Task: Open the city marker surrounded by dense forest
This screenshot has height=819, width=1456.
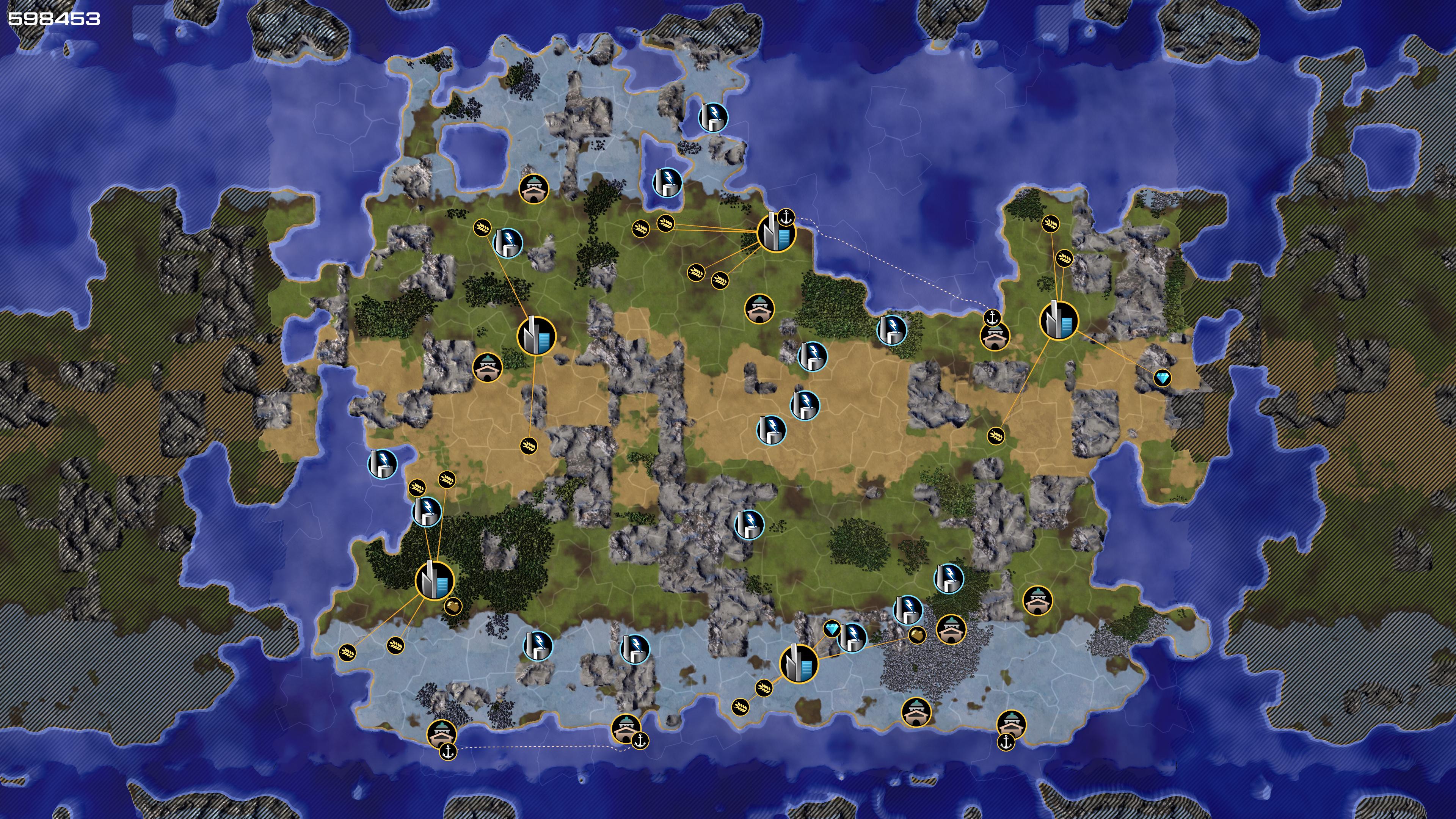Action: click(x=435, y=581)
